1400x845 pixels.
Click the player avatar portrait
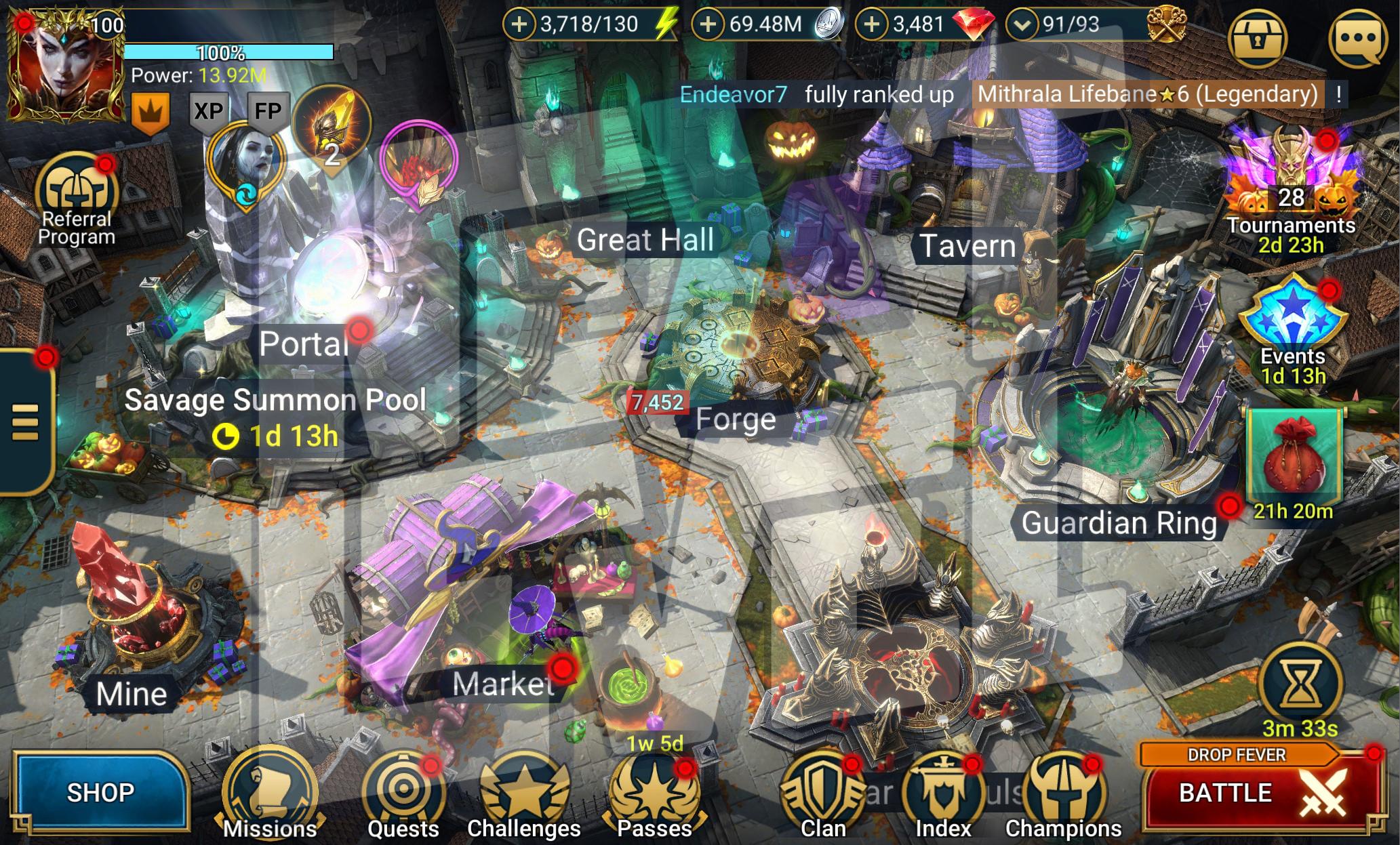pos(64,68)
